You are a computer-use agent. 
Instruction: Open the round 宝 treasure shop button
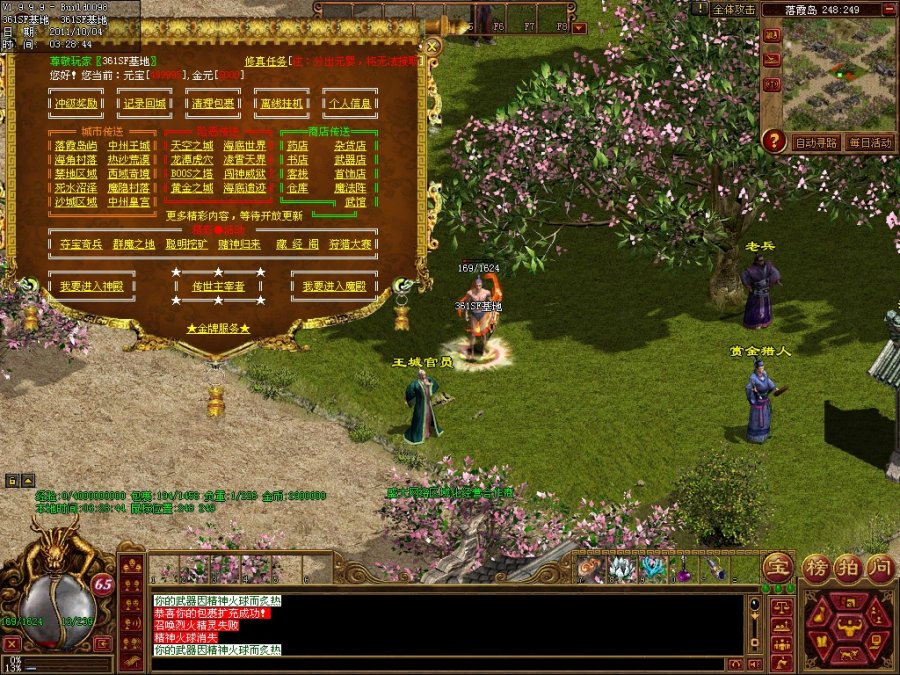[778, 566]
